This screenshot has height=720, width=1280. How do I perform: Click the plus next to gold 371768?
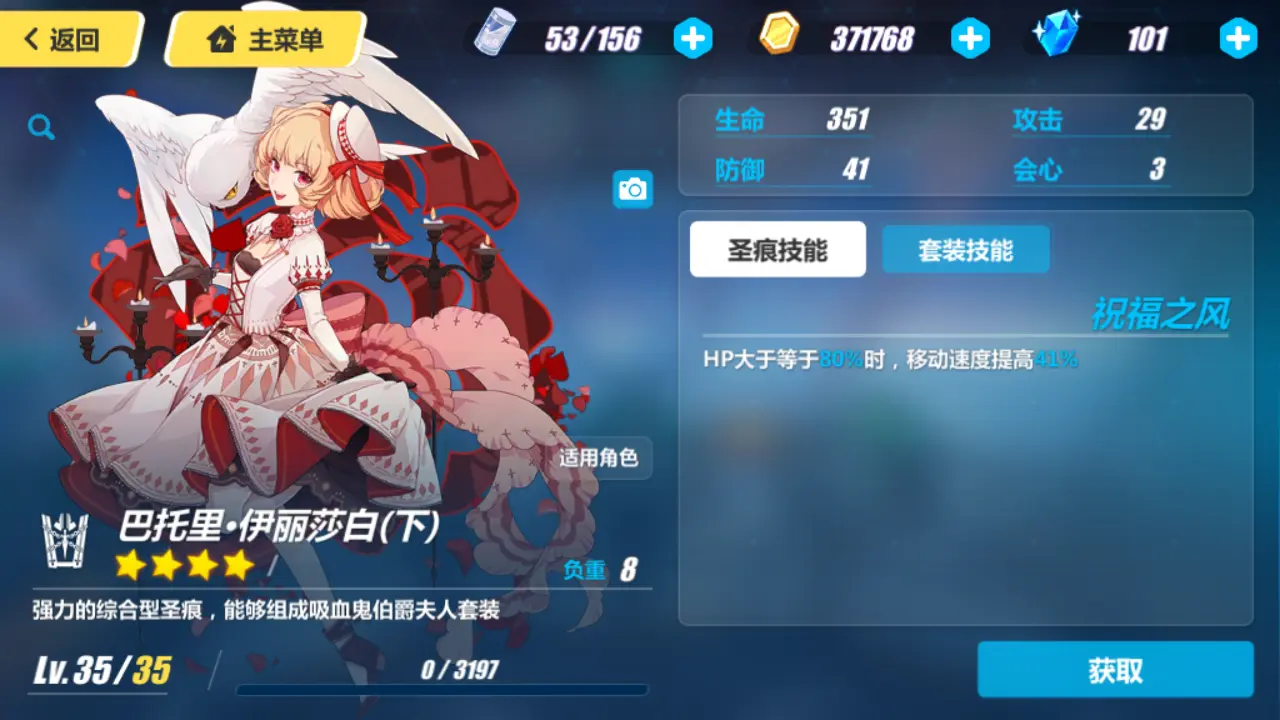(970, 38)
